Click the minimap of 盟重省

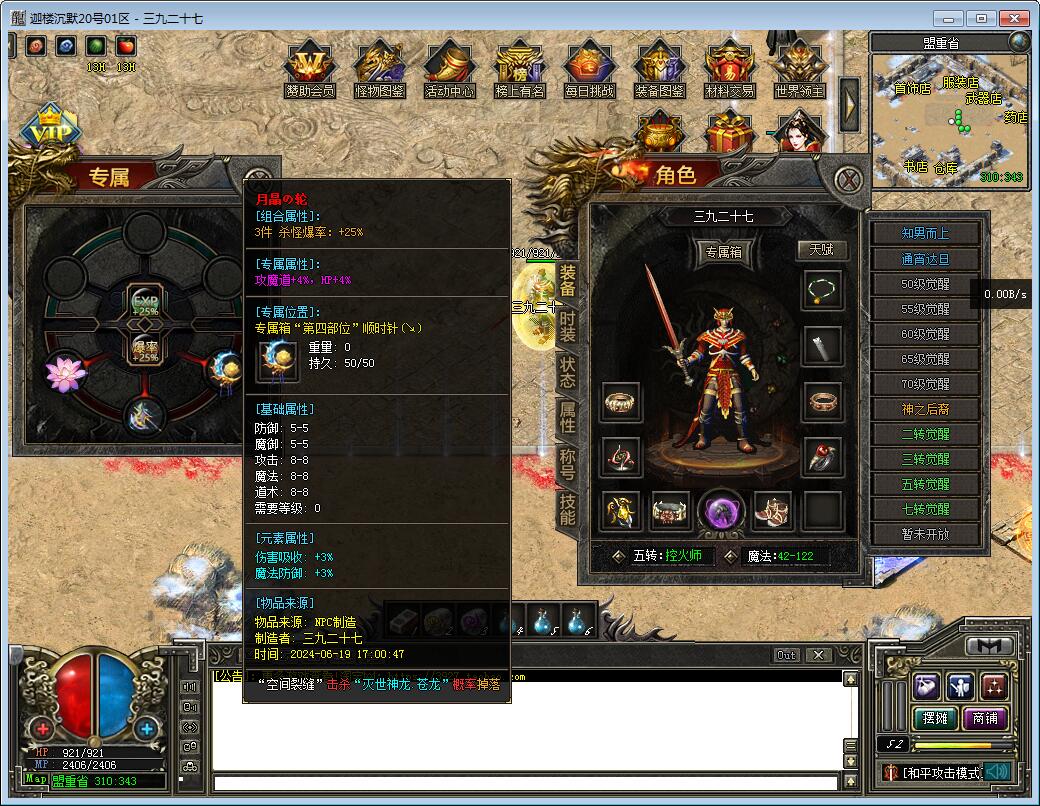coord(948,120)
